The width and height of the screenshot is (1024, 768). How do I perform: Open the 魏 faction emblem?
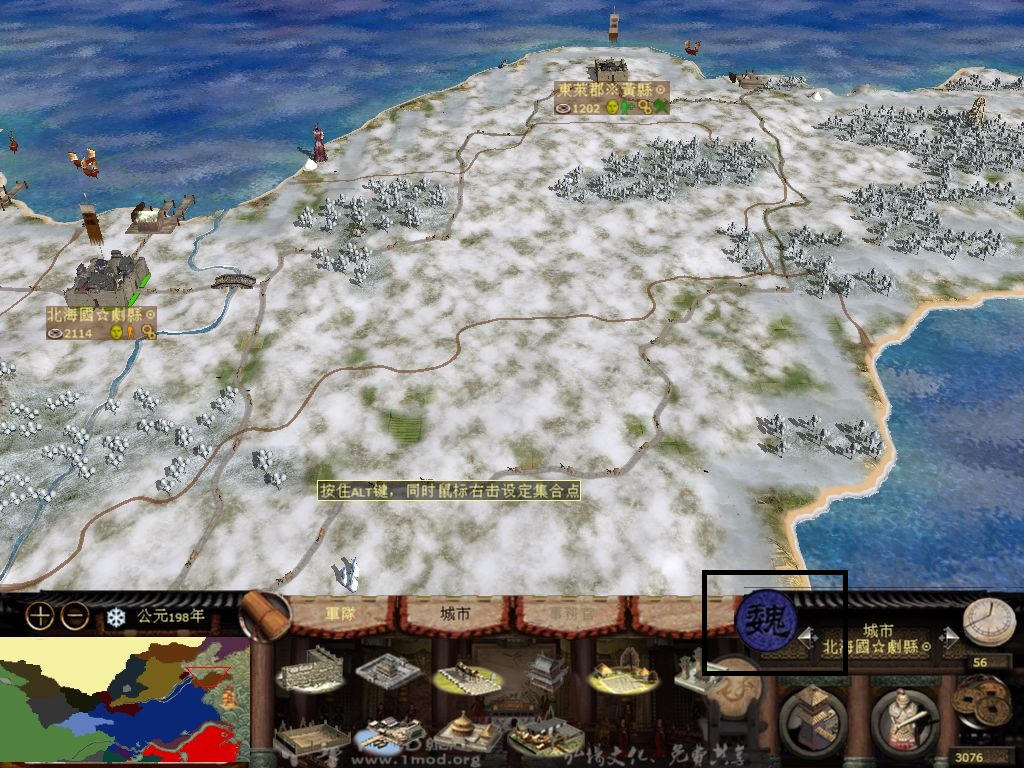click(x=766, y=620)
